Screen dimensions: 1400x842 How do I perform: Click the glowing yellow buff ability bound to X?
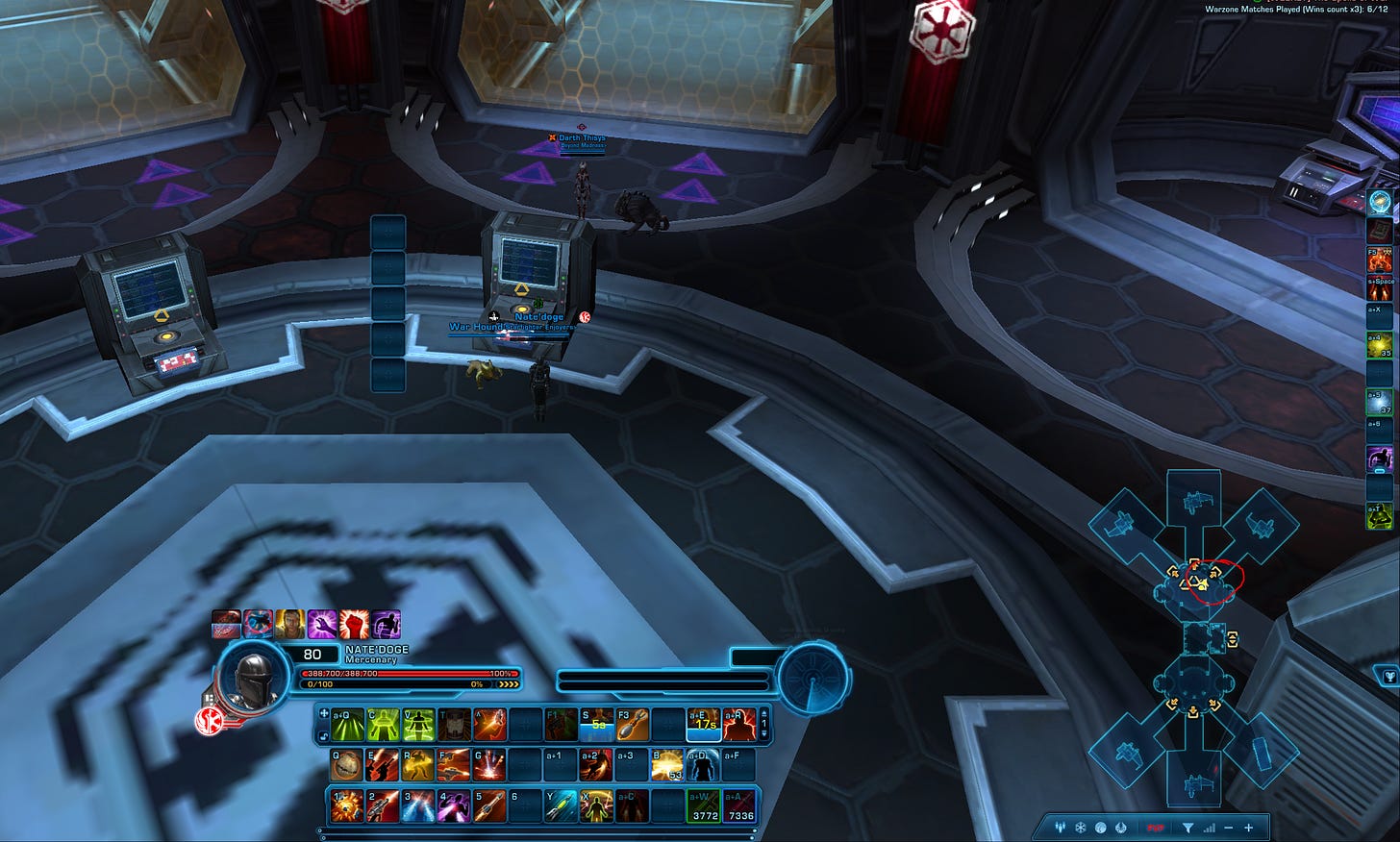[596, 807]
